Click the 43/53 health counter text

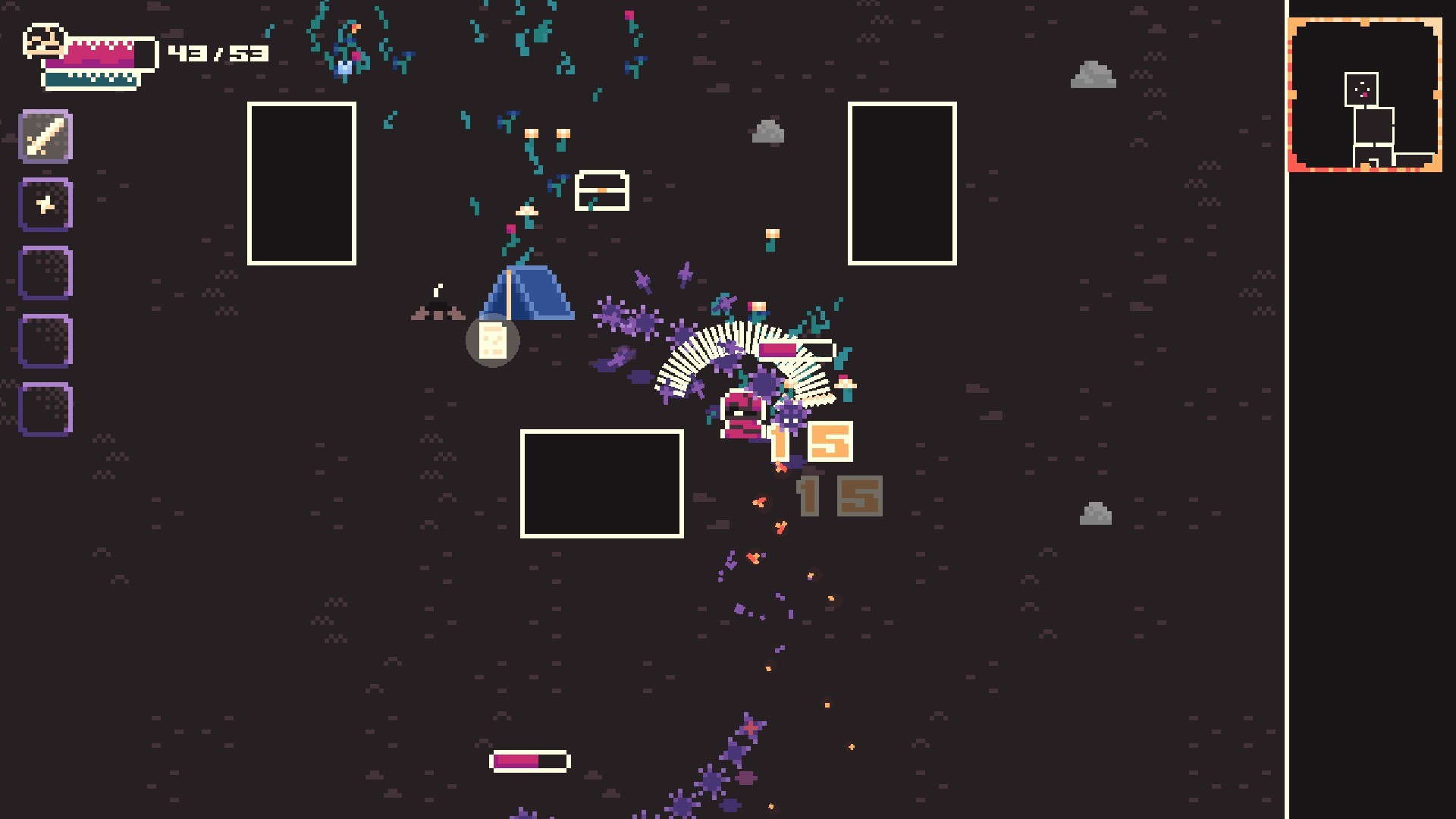(220, 53)
